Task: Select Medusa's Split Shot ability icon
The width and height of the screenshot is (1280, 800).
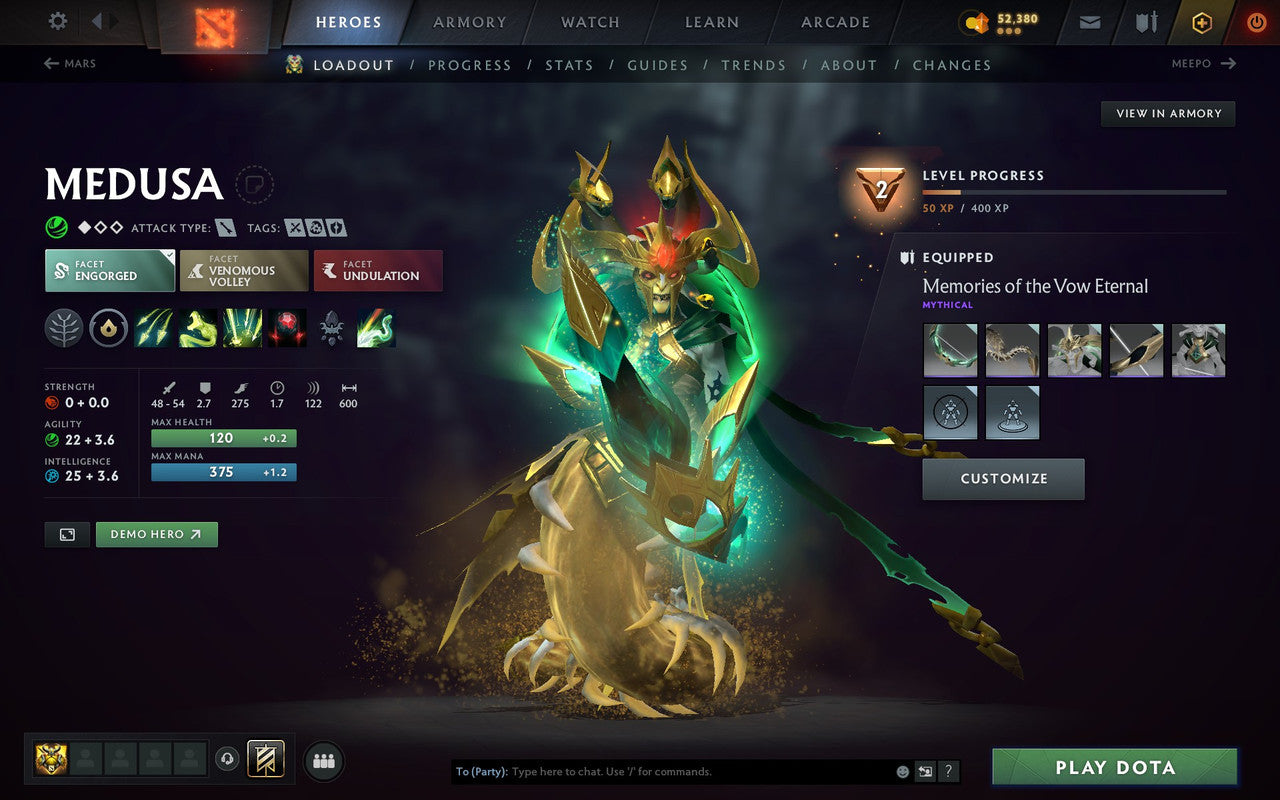Action: tap(154, 327)
